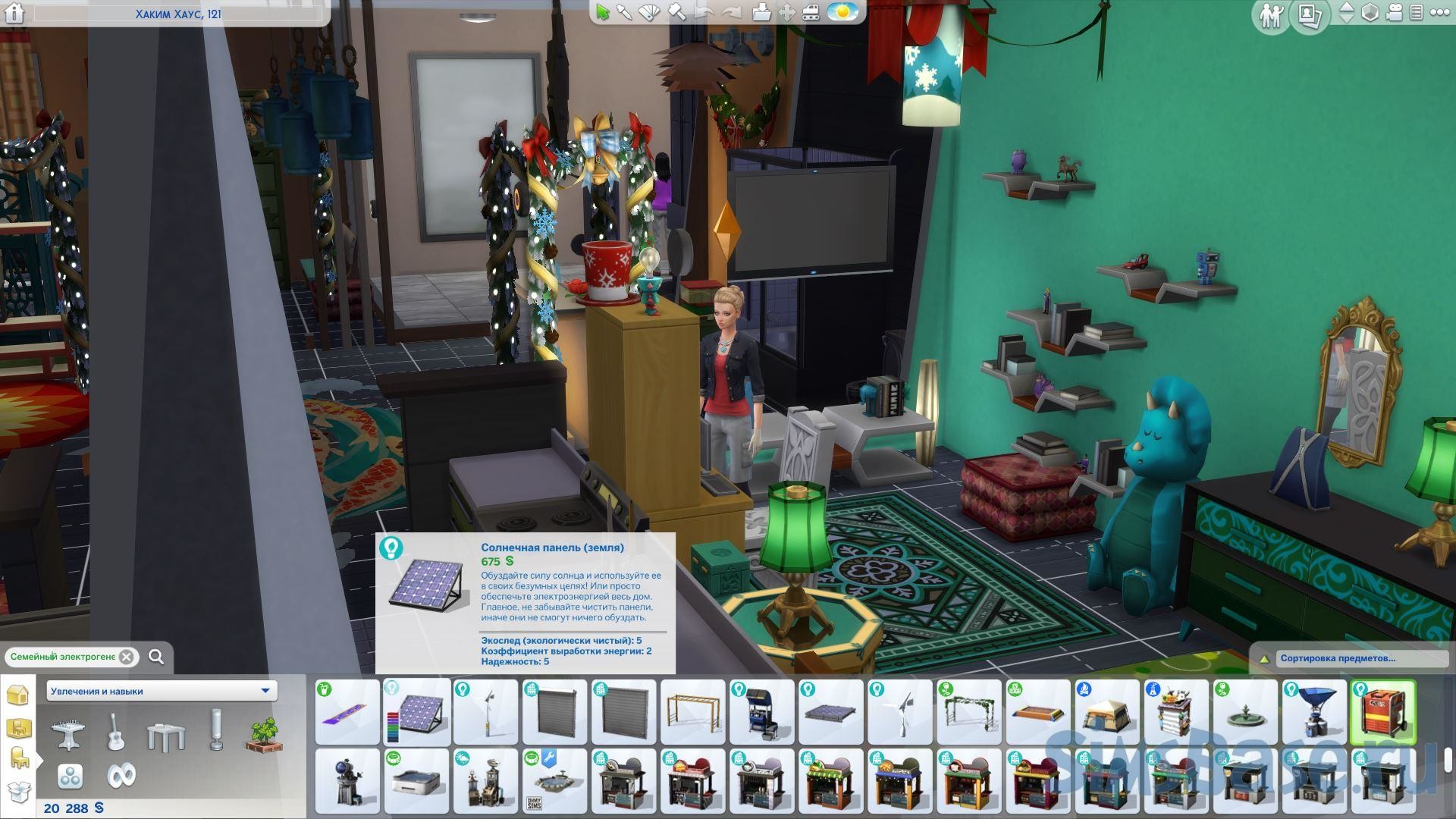Click the house icon in the top-left corner

pos(14,13)
